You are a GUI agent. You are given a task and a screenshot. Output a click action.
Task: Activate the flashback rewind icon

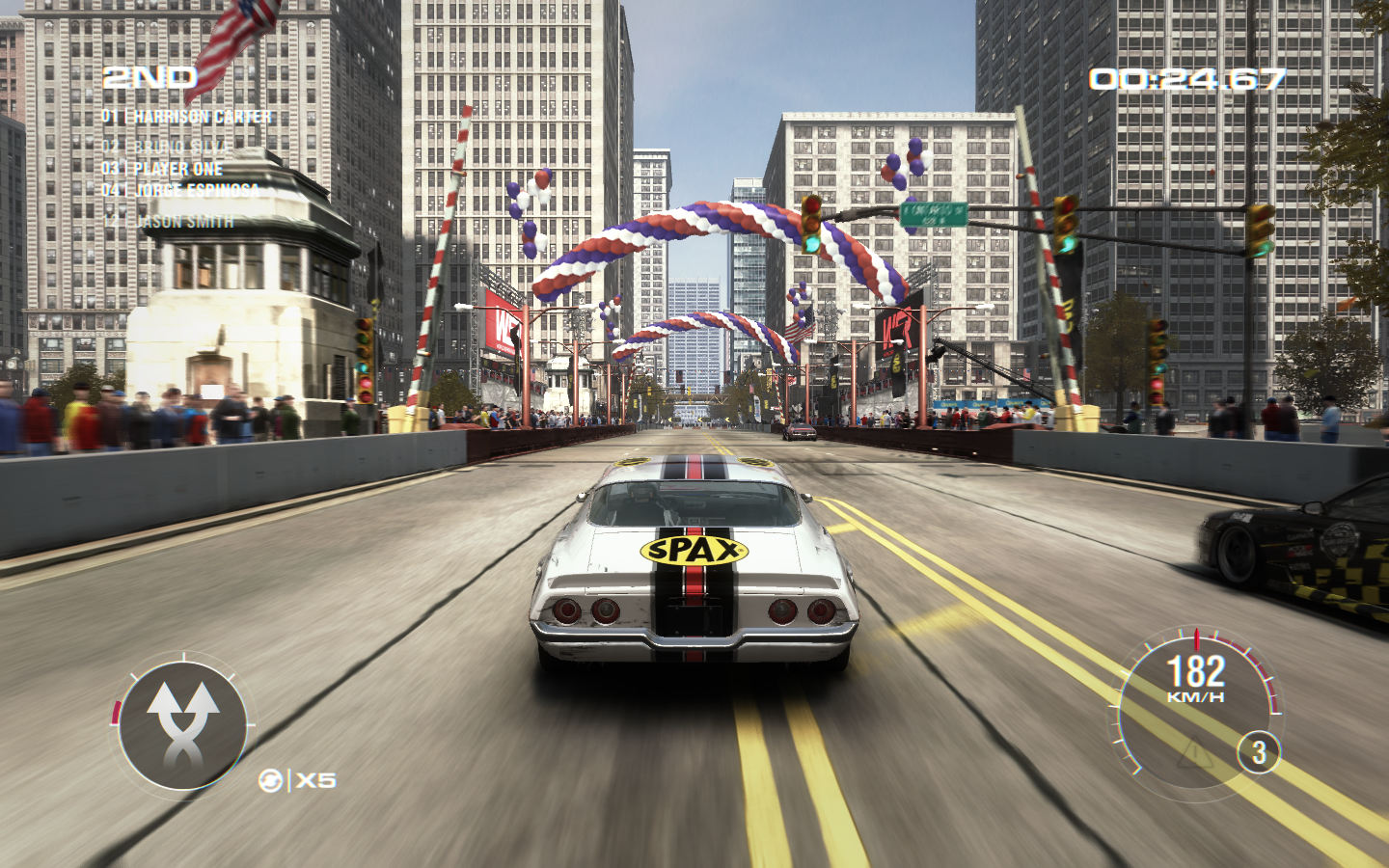tap(271, 780)
